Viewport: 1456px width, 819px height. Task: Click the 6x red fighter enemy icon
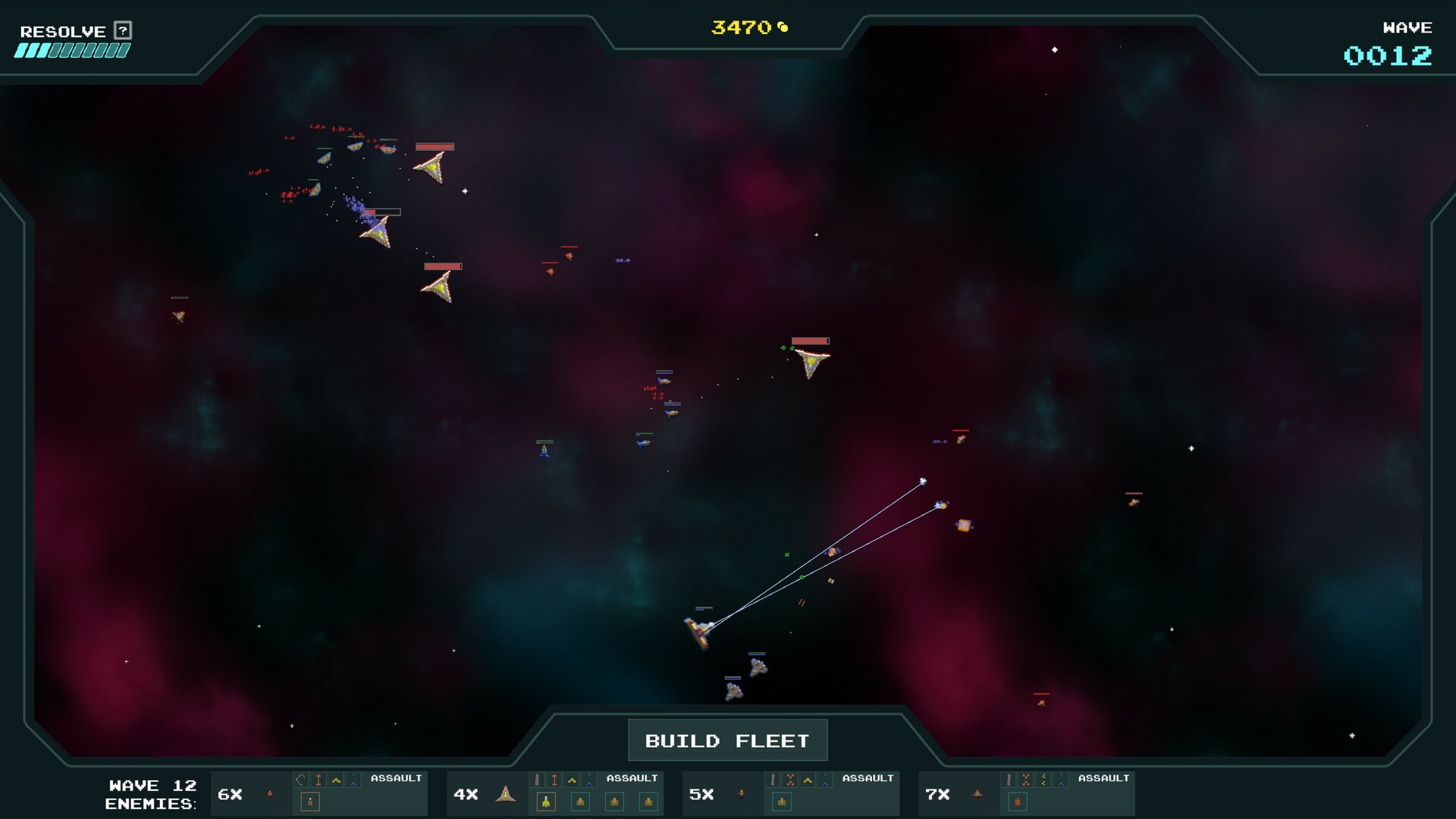tap(268, 792)
